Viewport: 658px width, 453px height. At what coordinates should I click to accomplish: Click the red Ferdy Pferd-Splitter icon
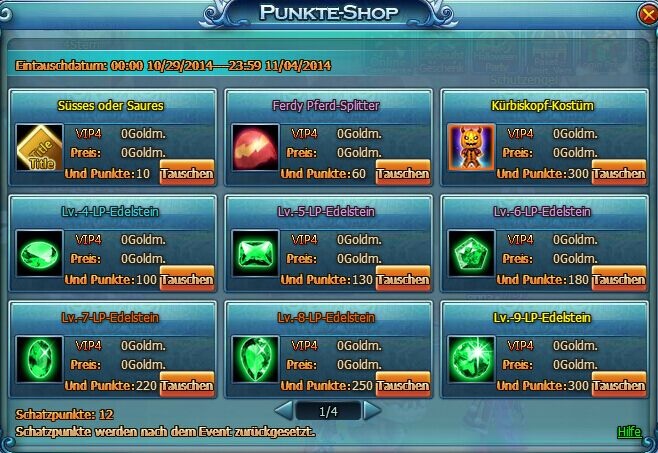(x=255, y=147)
